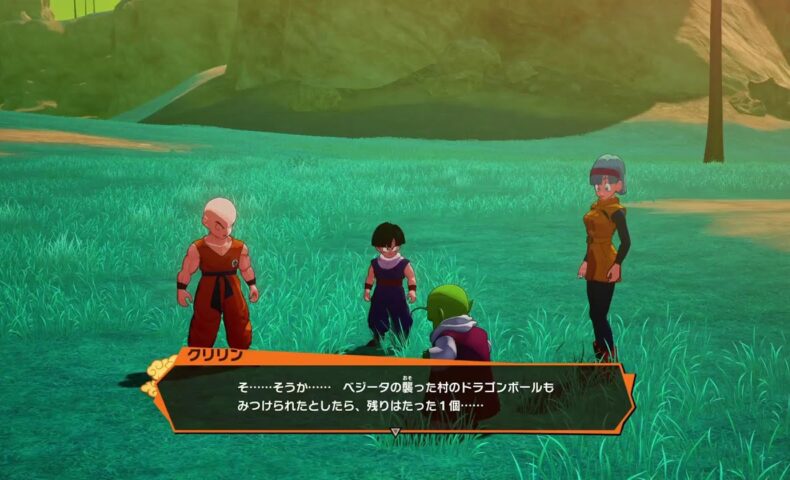
Task: Click the dialogue continue arrow
Action: pos(395,432)
